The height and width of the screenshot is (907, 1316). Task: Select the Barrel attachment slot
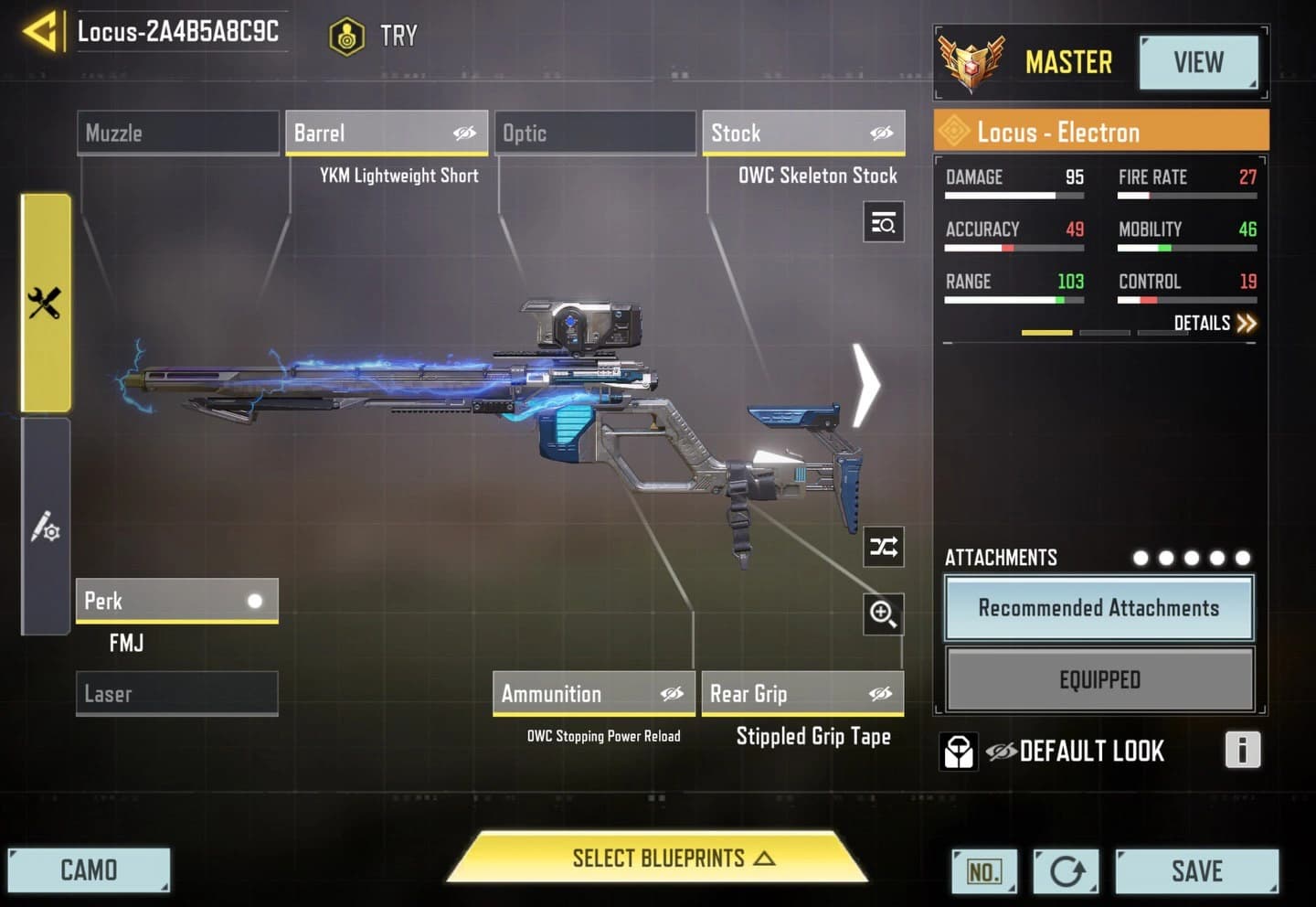tap(387, 133)
